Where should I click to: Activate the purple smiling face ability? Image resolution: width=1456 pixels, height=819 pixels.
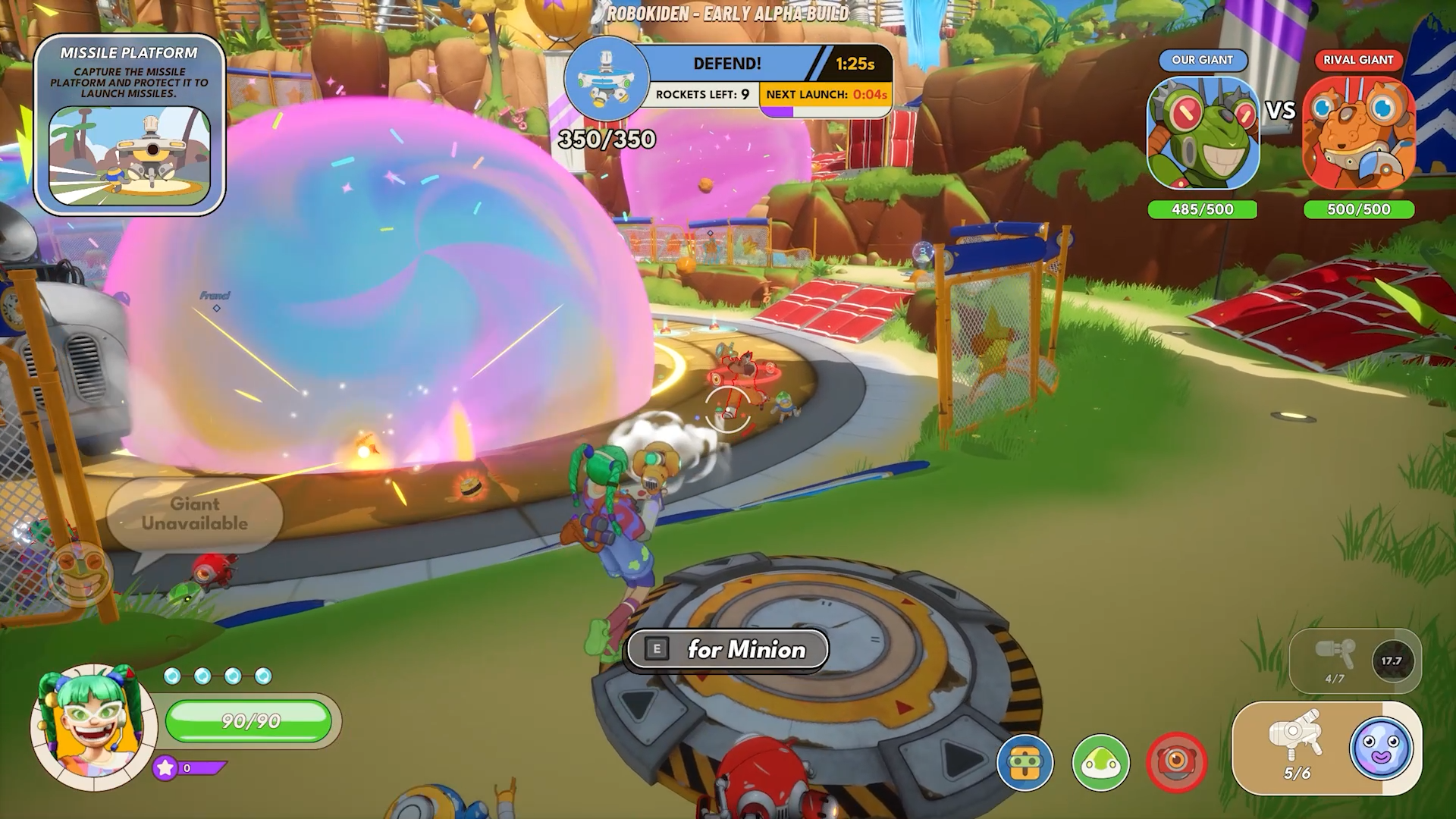click(1381, 747)
